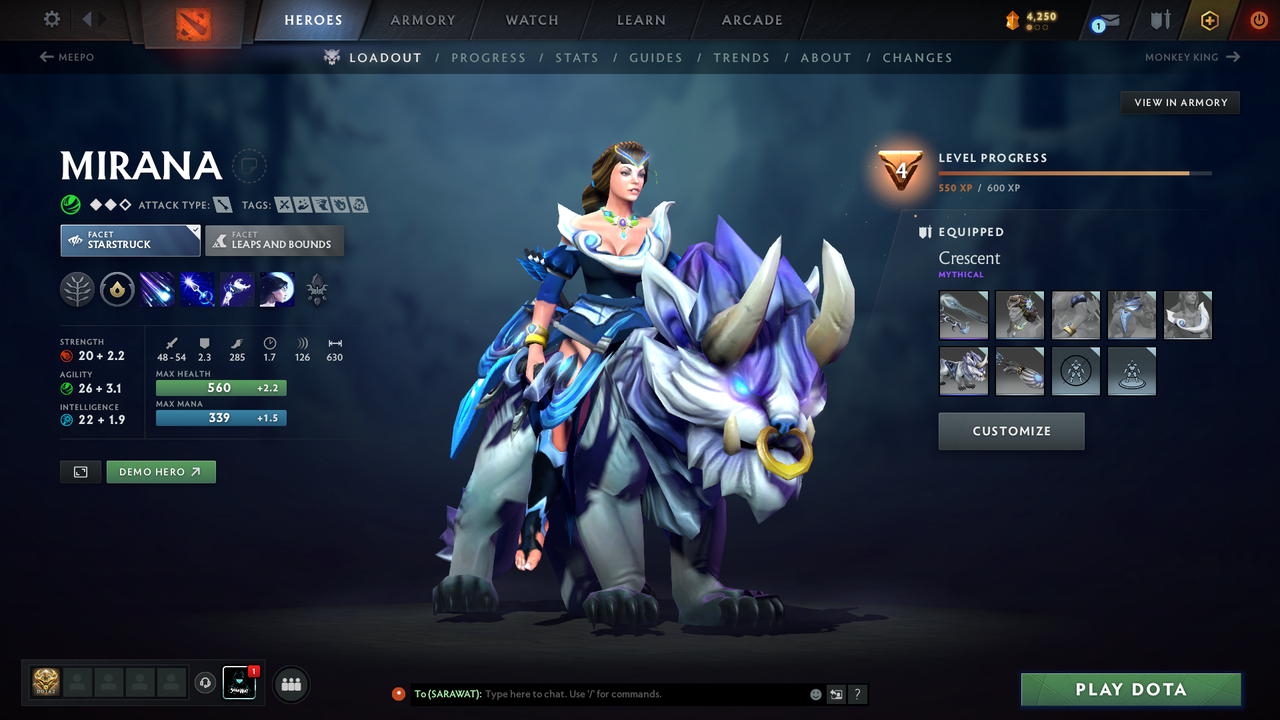Click the power button icon
Image resolution: width=1280 pixels, height=720 pixels.
1257,19
